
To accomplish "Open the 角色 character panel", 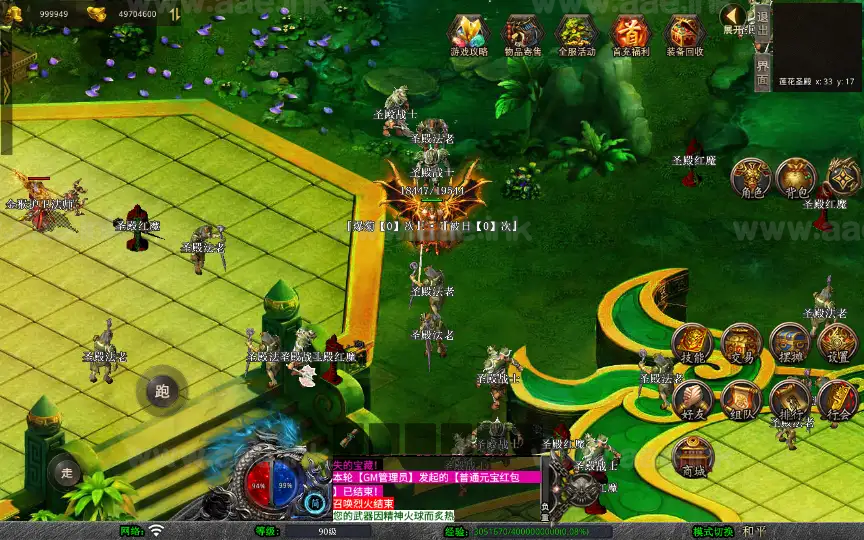I will click(750, 178).
